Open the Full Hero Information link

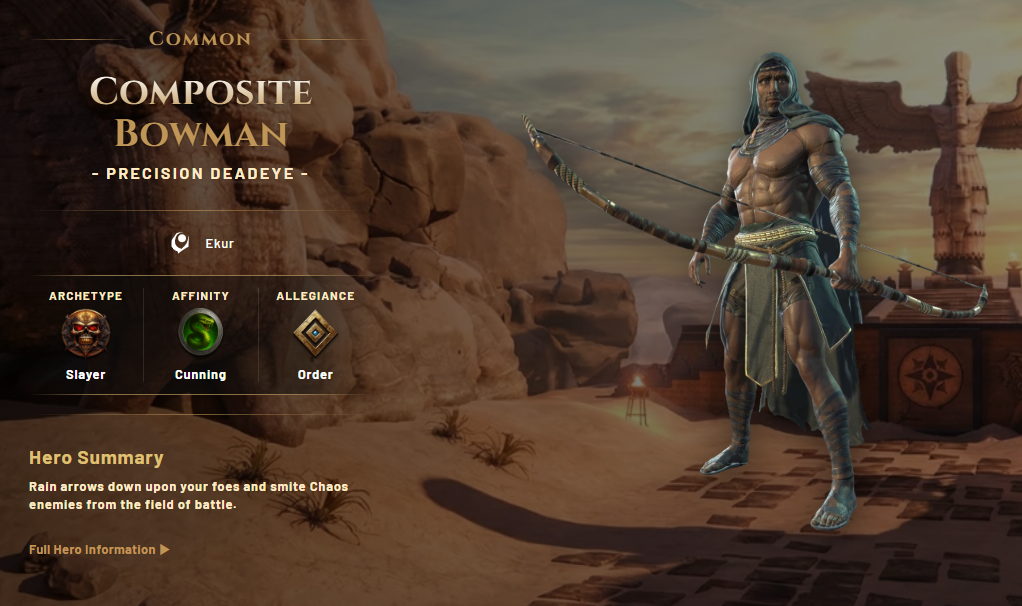click(x=99, y=549)
